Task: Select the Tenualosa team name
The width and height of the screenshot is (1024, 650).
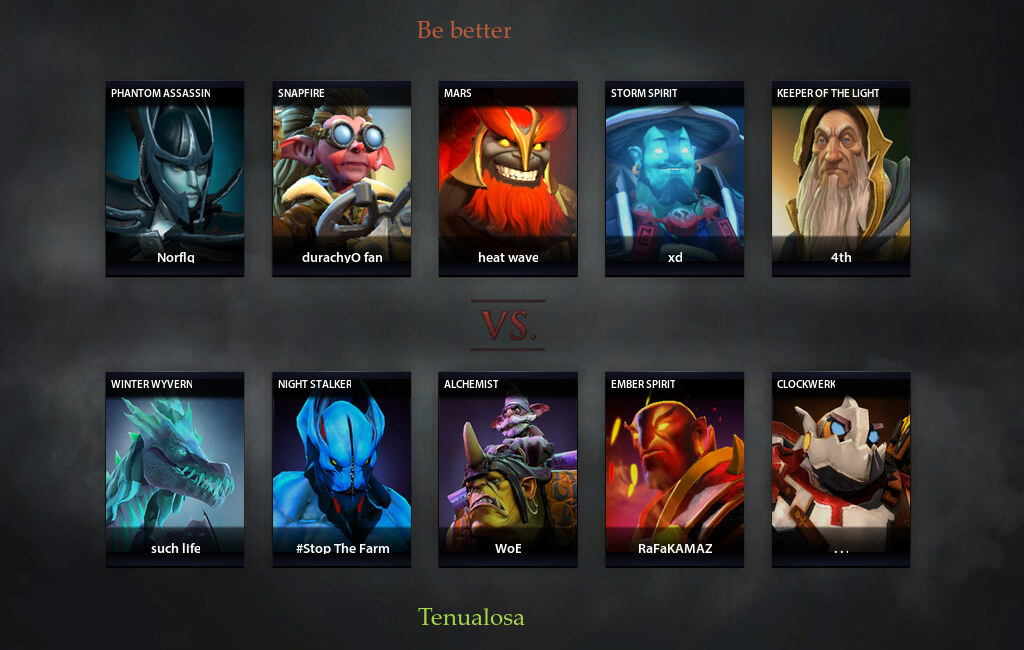Action: 471,617
